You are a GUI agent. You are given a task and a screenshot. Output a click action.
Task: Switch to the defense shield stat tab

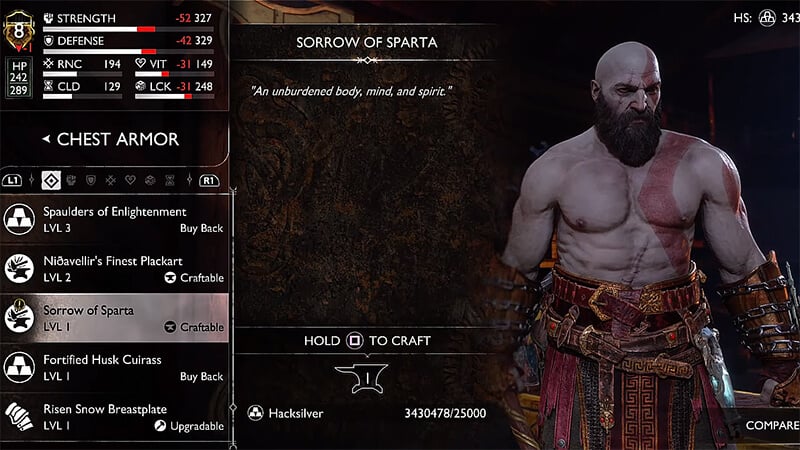tap(90, 181)
